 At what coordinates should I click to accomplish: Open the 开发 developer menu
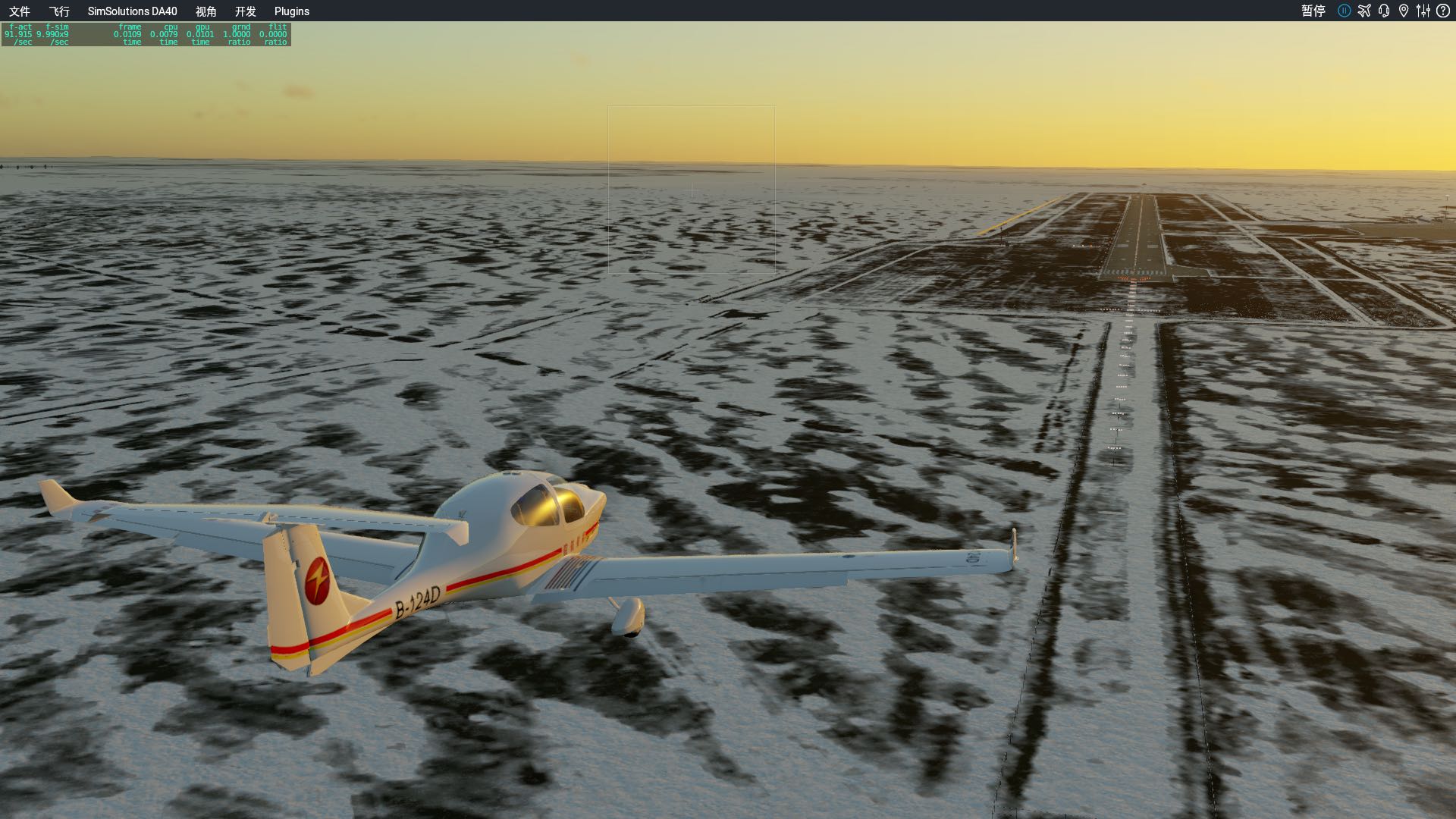coord(246,11)
